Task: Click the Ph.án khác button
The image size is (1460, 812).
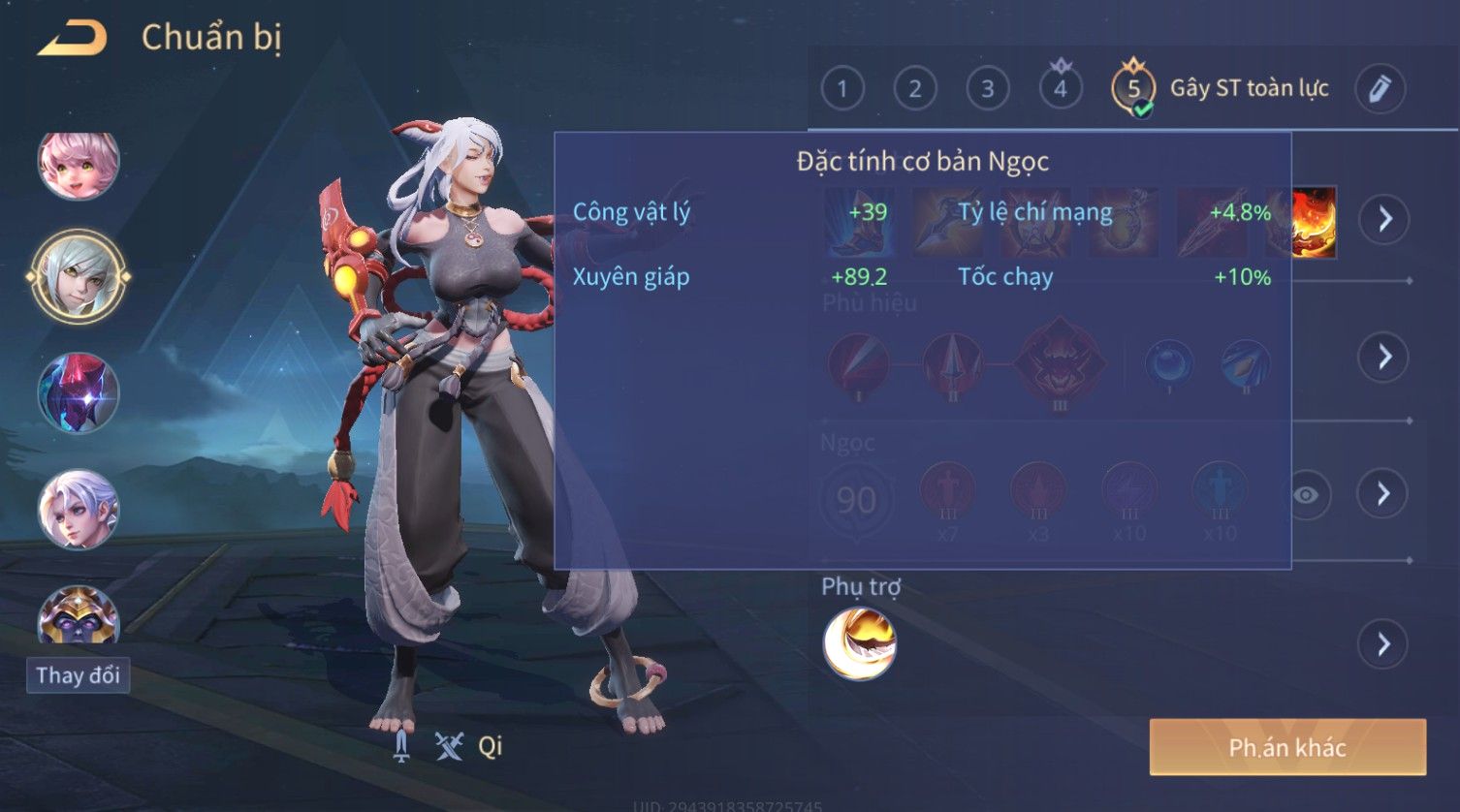Action: coord(1286,747)
